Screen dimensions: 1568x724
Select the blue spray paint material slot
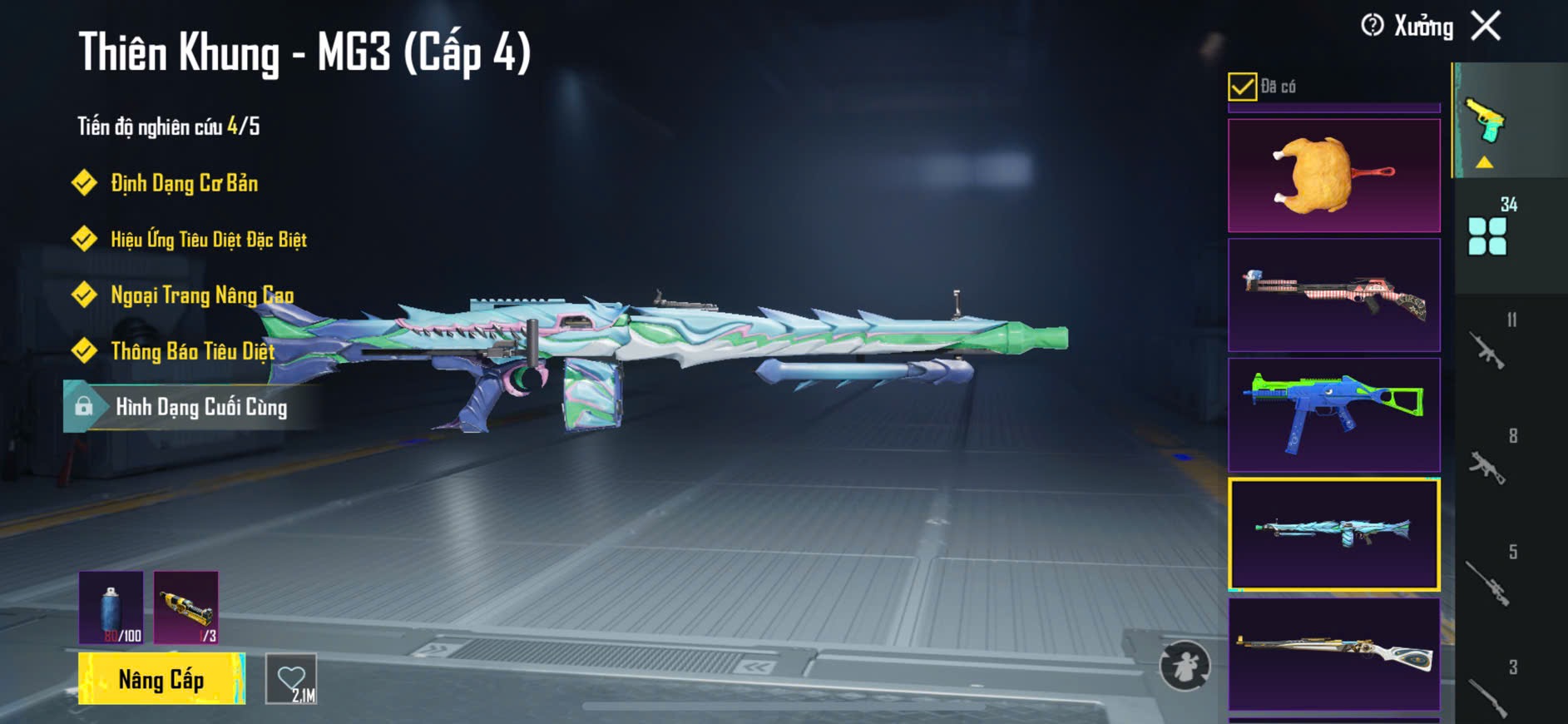click(111, 607)
